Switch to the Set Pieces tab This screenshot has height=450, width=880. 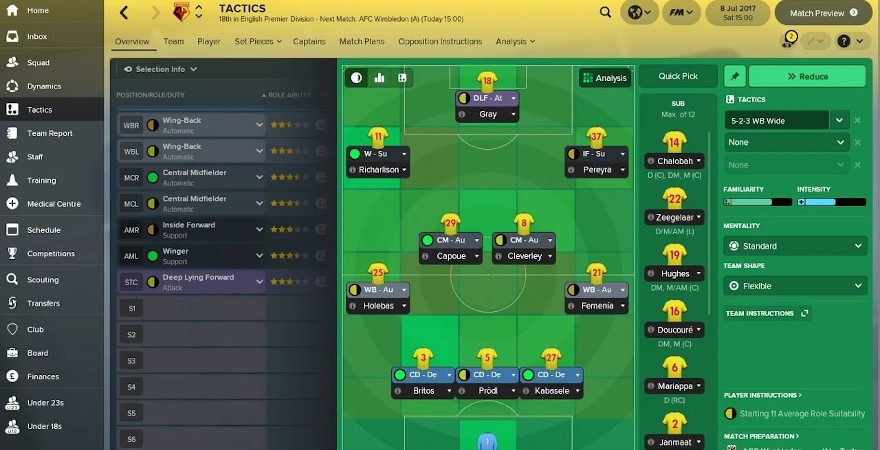coord(257,42)
